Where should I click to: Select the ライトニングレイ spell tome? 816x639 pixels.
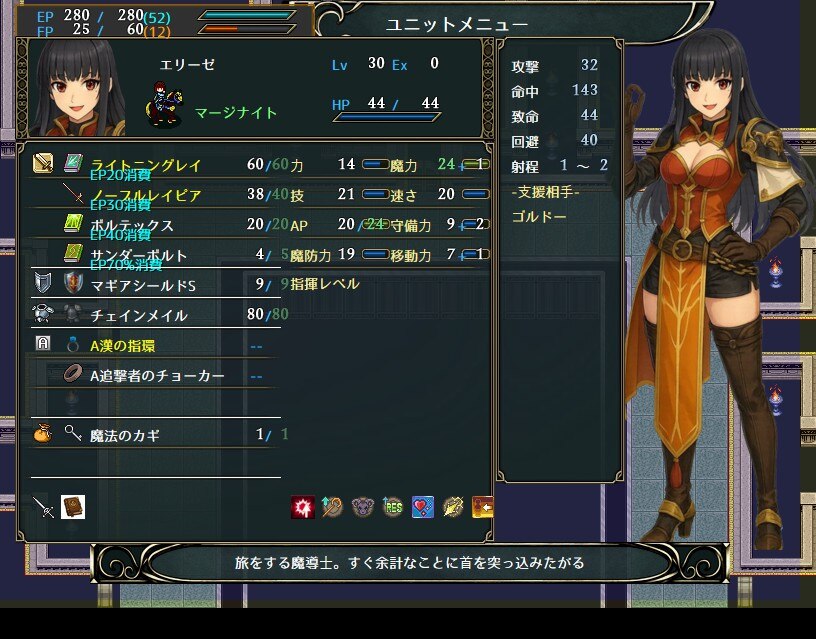145,164
